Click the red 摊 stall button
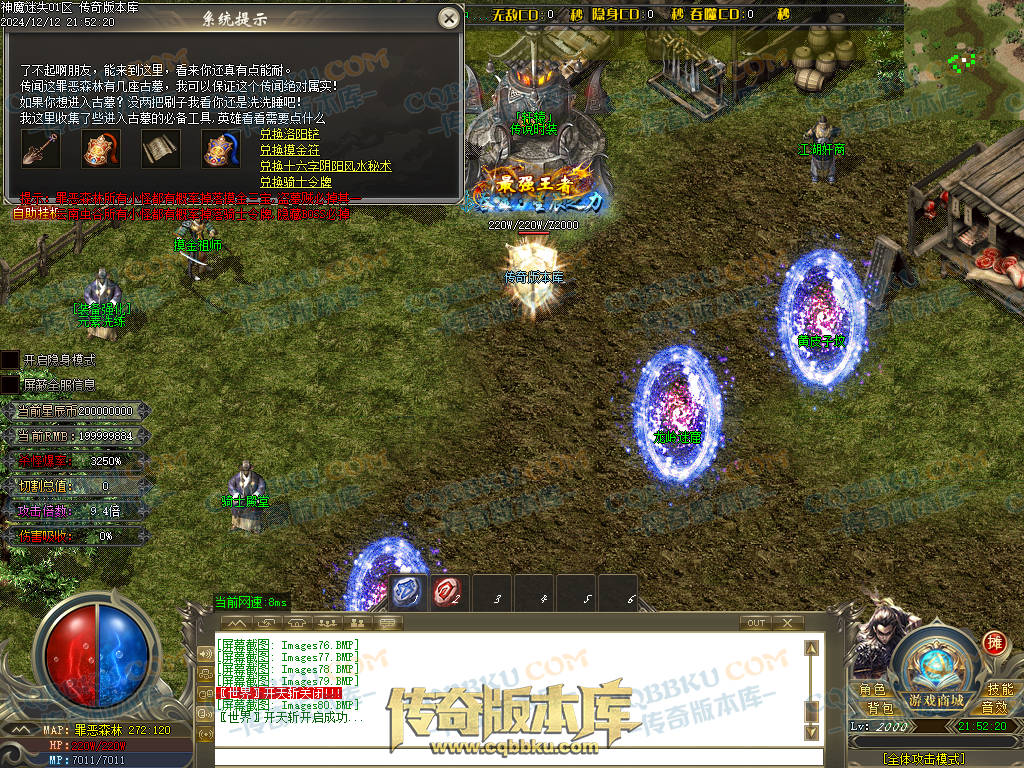 [x=994, y=642]
